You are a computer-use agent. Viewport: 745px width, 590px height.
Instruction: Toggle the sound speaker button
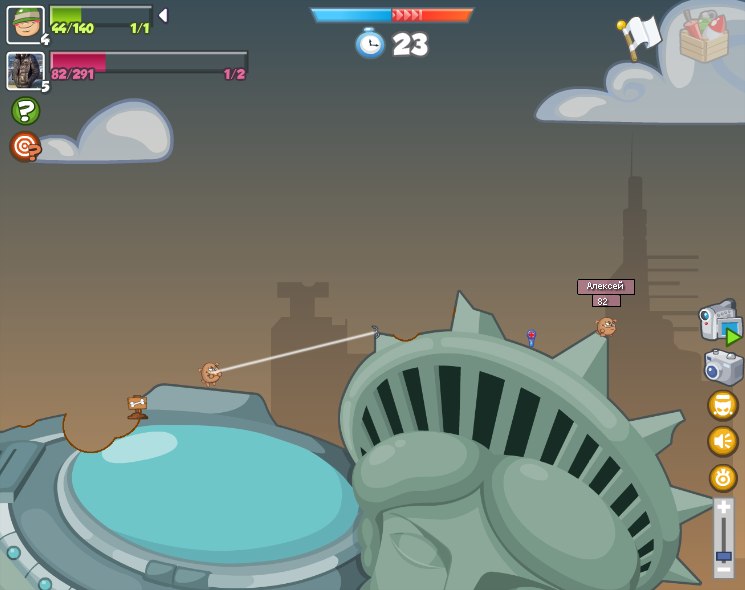(723, 441)
